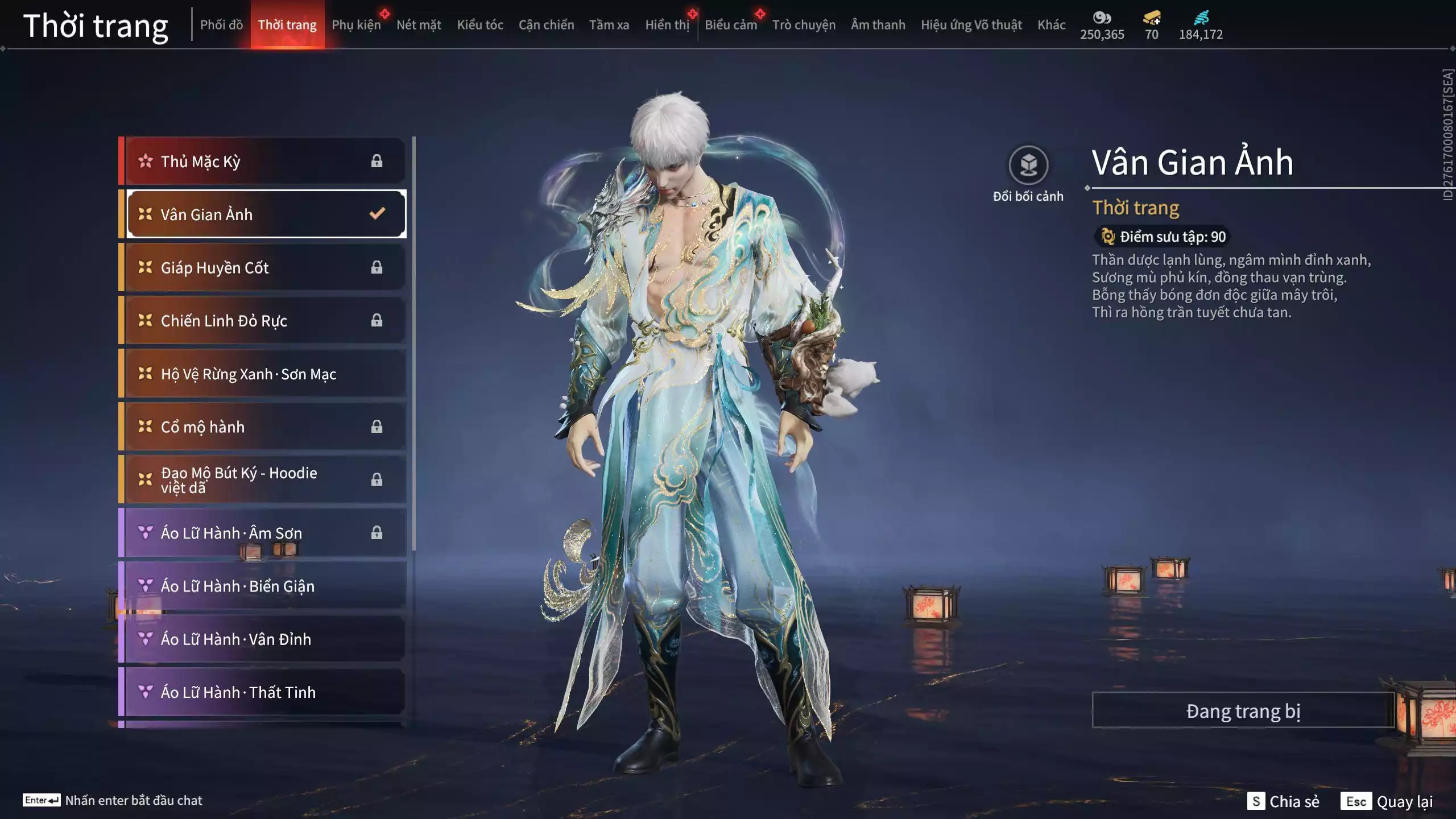Open the Phụ kiện tab
This screenshot has width=1456, height=819.
tap(356, 25)
